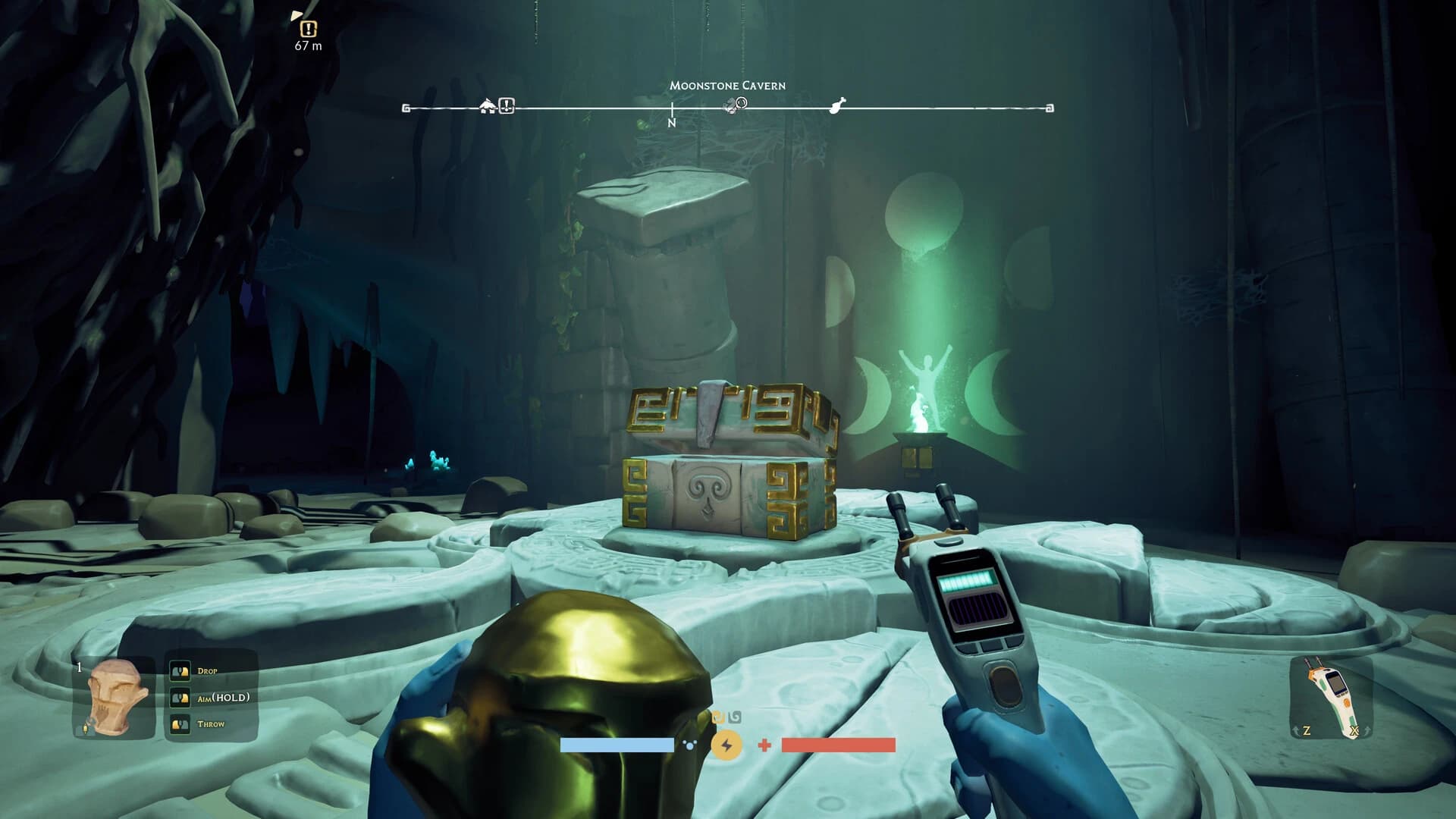Click the mouse-button icon beside Throw
Viewport: 1456px width, 819px height.
click(180, 725)
